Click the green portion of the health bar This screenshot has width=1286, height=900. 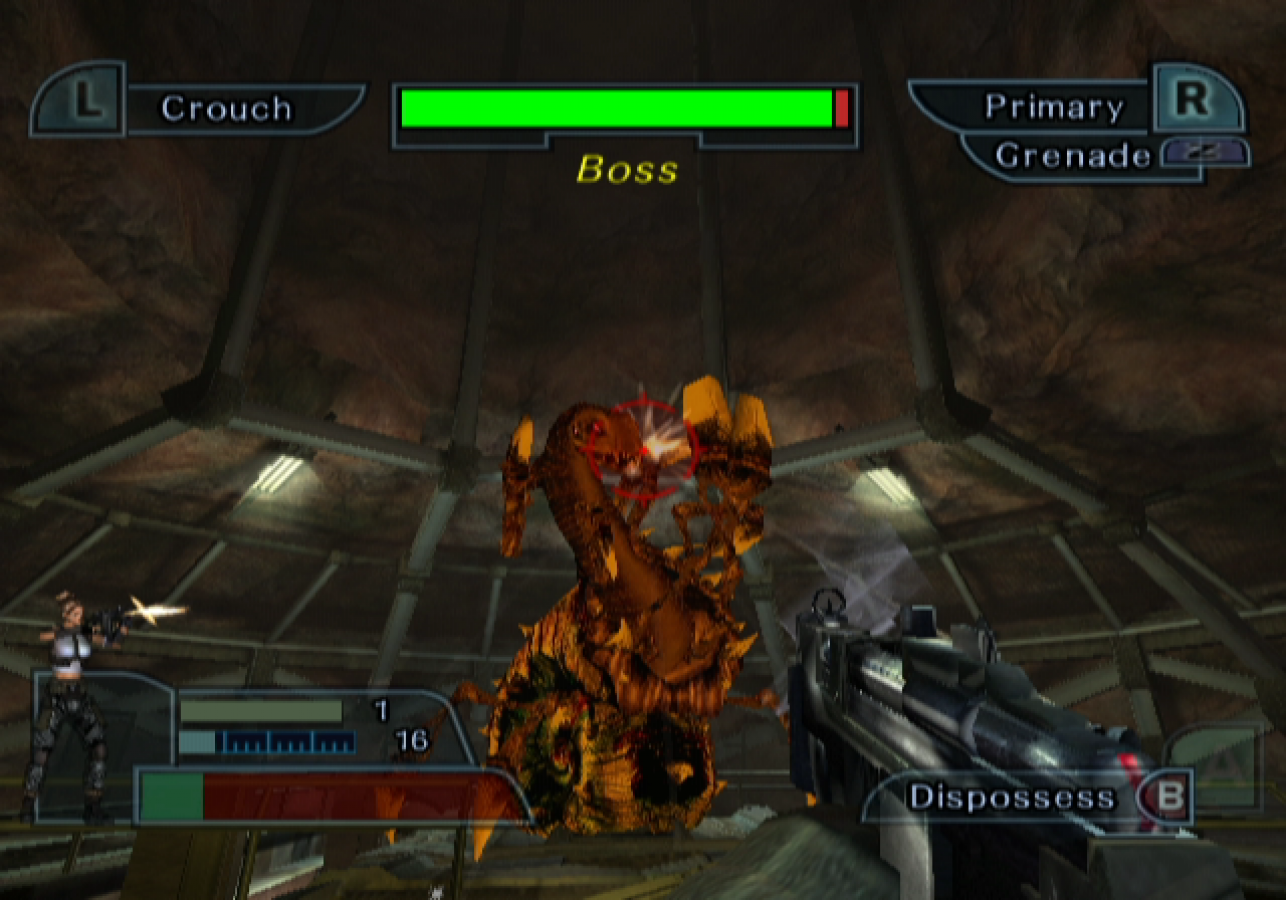click(x=175, y=795)
